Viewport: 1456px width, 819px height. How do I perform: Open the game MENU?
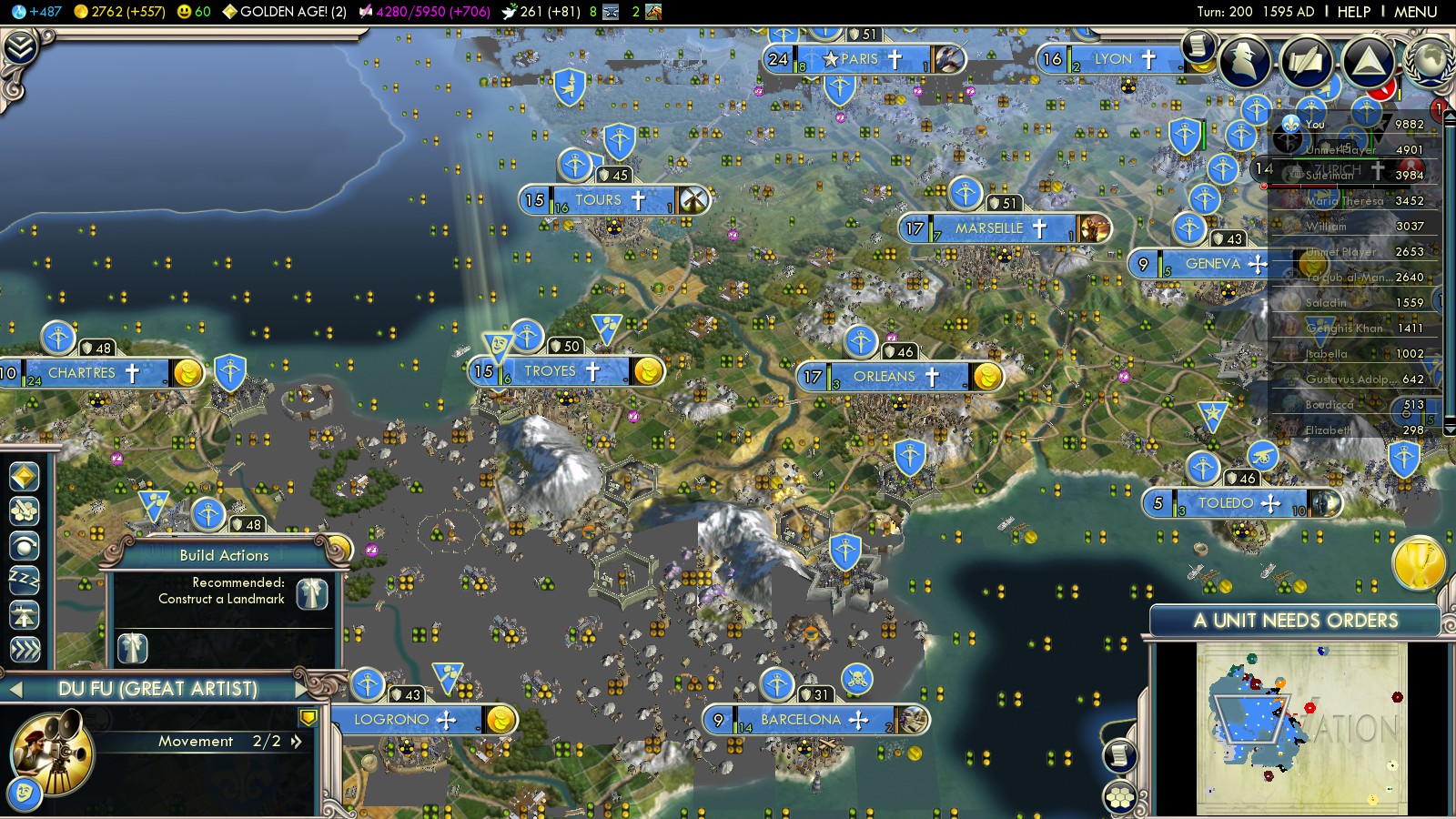pyautogui.click(x=1415, y=12)
